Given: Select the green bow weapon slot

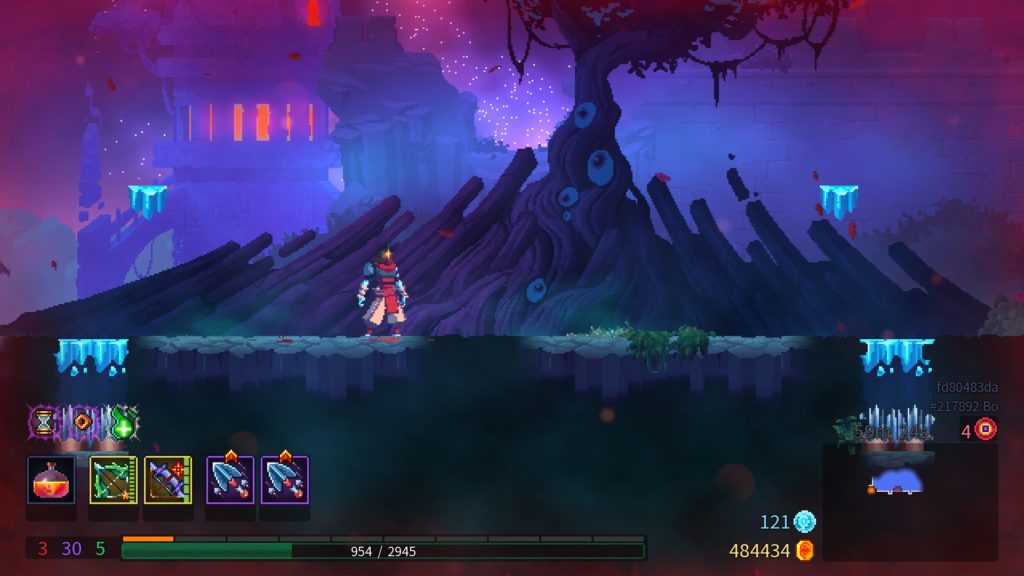Looking at the screenshot, I should click(x=113, y=480).
